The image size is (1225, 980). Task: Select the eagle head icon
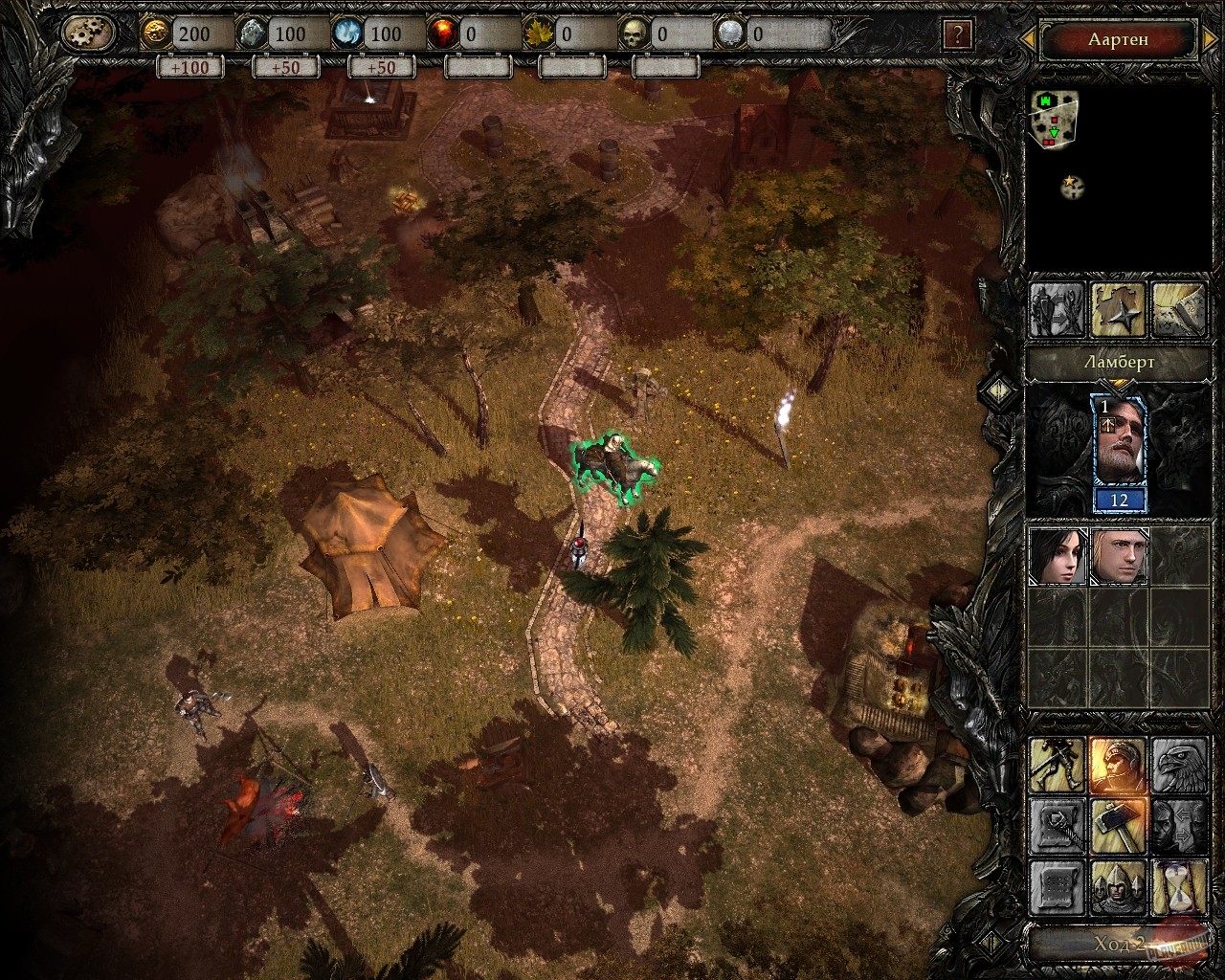coord(1178,766)
